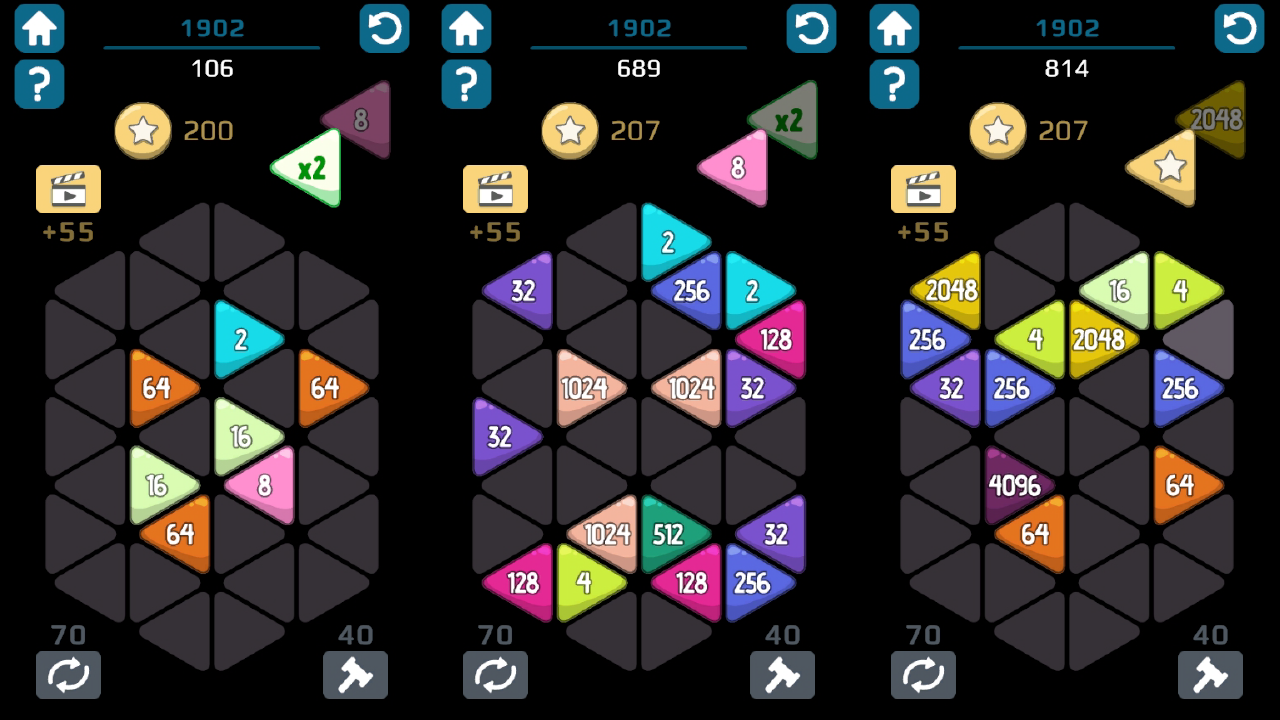
Task: Use the hammer tool above the 40 counter
Action: point(355,675)
